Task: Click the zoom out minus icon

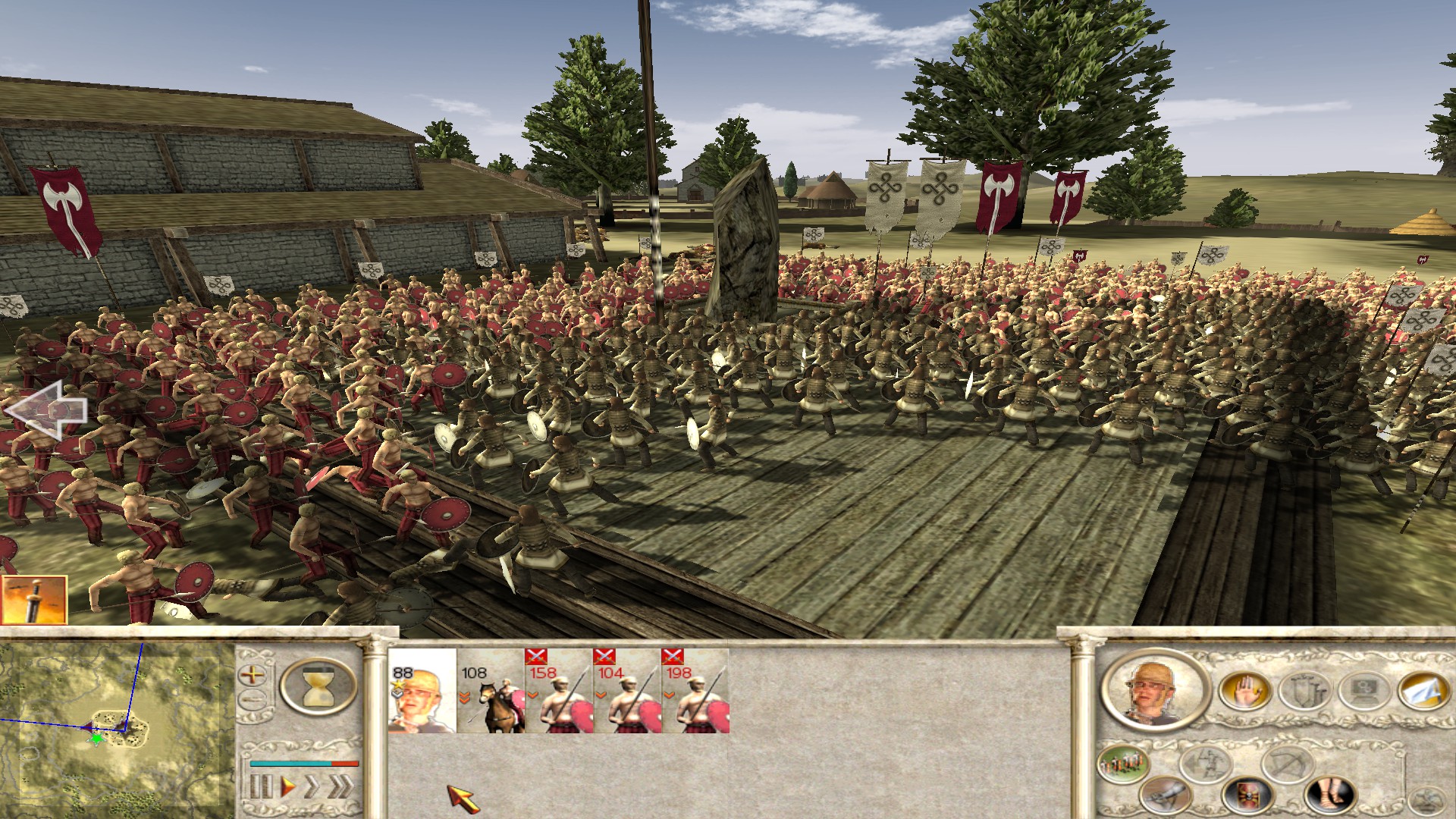Action: 253,698
